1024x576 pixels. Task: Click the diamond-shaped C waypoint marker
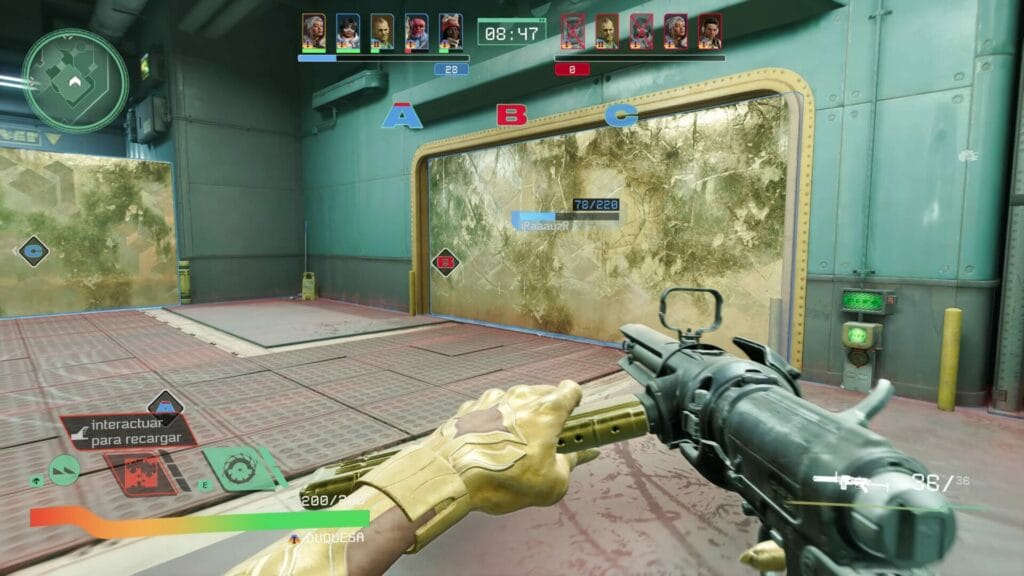[x=33, y=250]
